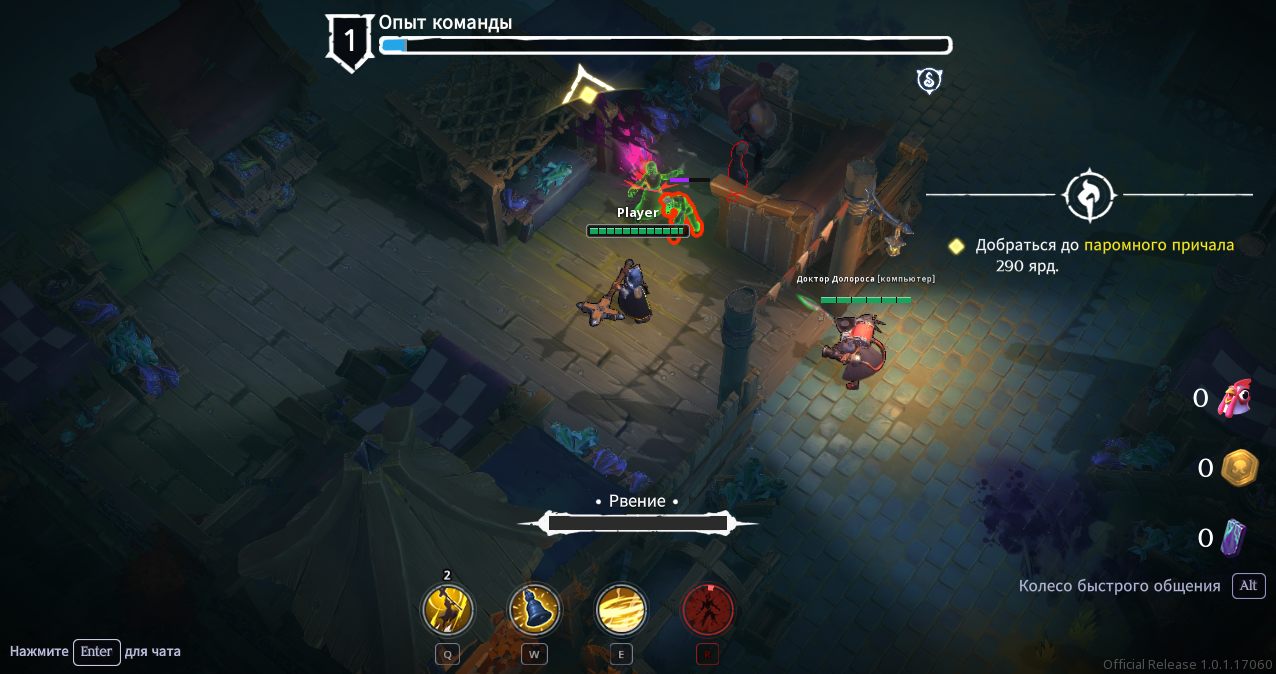Open the quick chat wheel label
This screenshot has height=674, width=1276.
click(x=1119, y=586)
